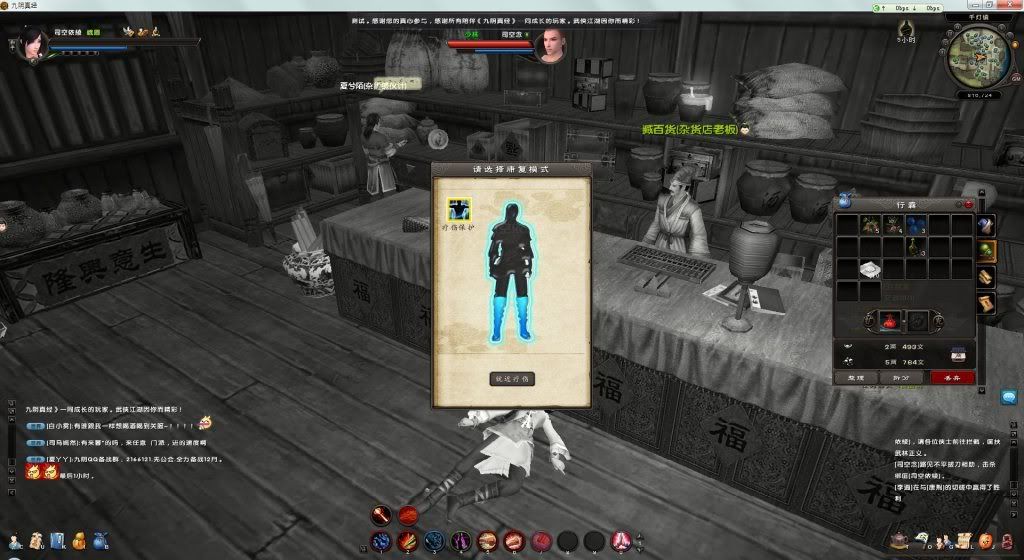Click the 整理 sort button in inventory
Screen dimensions: 1024x560
tap(856, 377)
